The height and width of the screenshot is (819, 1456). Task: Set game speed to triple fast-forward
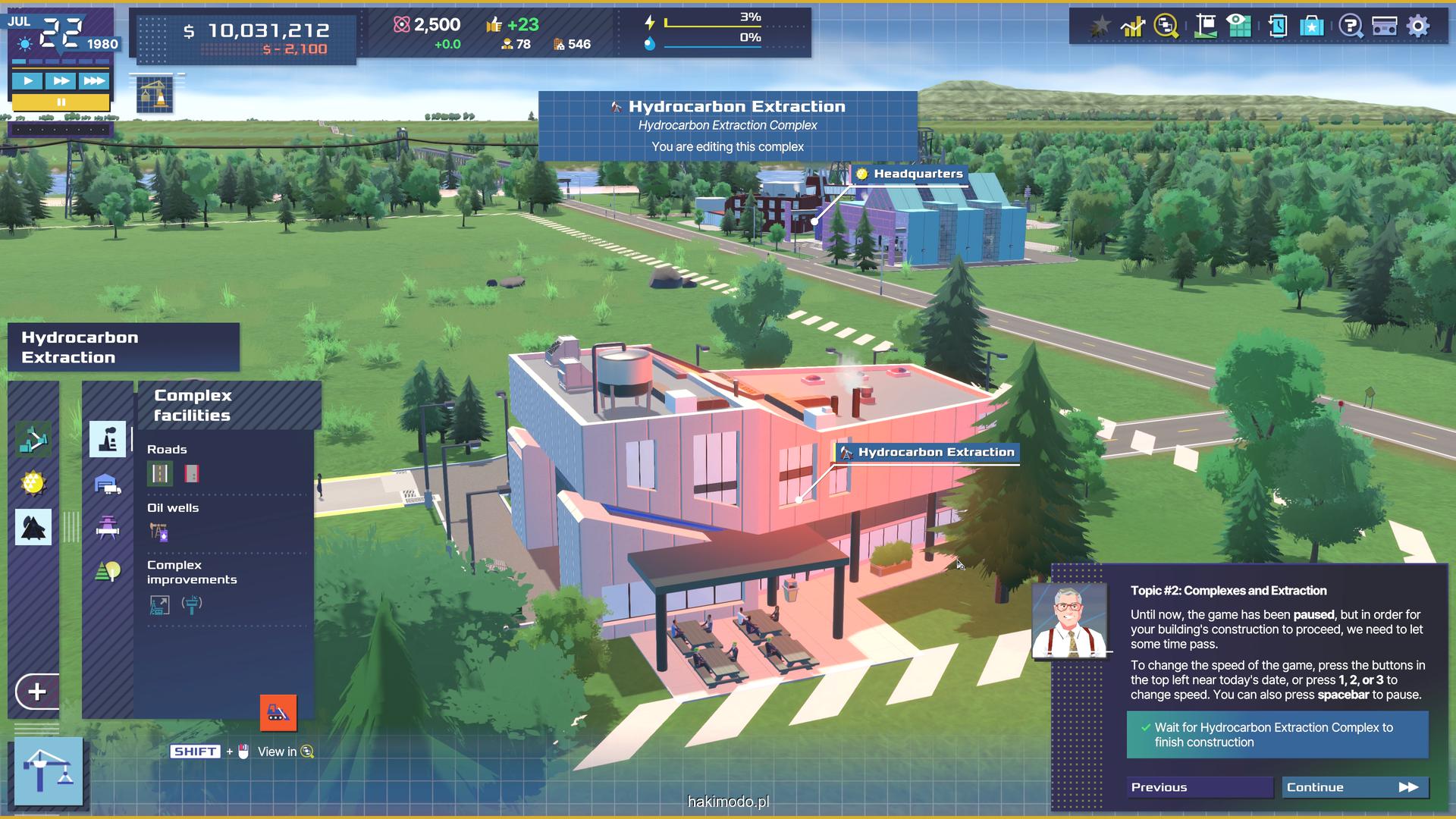(94, 80)
